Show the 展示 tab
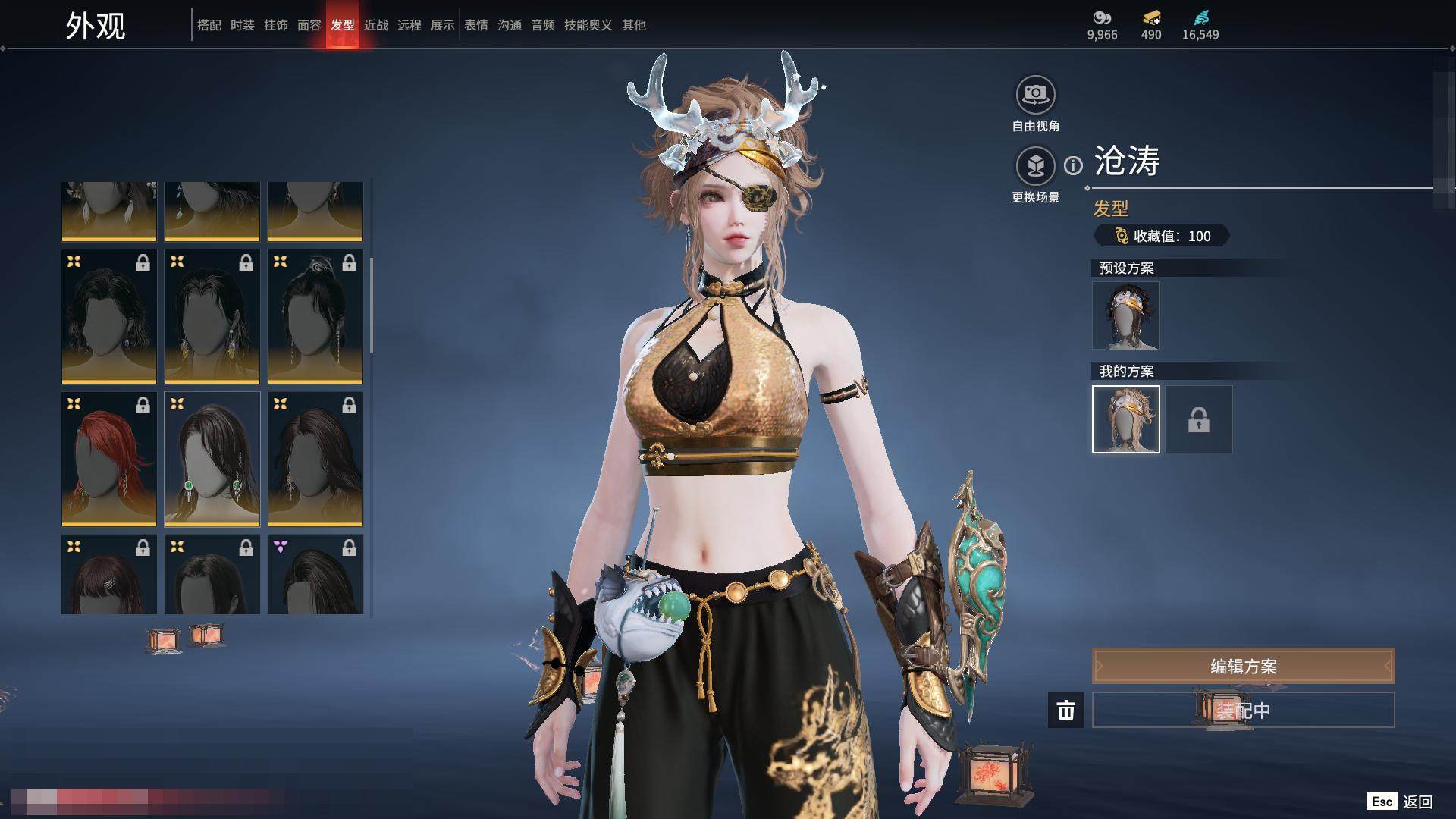Viewport: 1456px width, 819px height. (x=442, y=25)
